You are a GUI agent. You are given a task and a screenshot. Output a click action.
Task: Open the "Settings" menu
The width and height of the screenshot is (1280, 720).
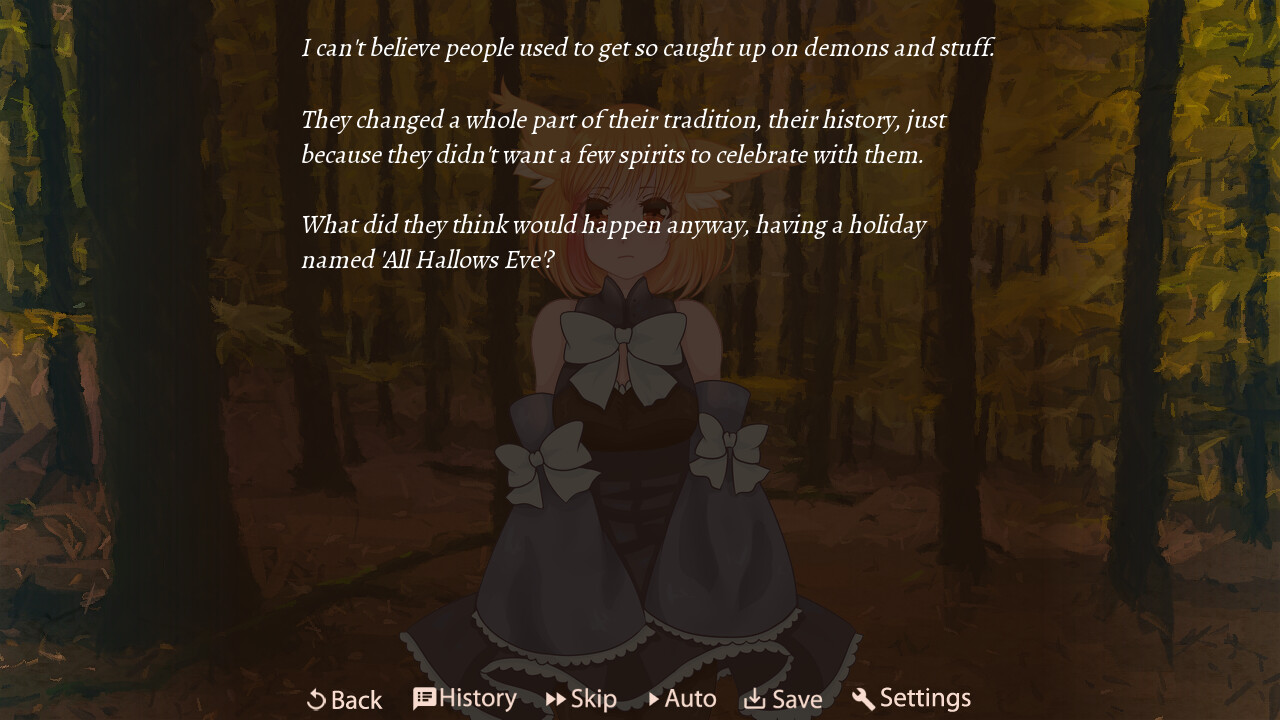coord(910,698)
